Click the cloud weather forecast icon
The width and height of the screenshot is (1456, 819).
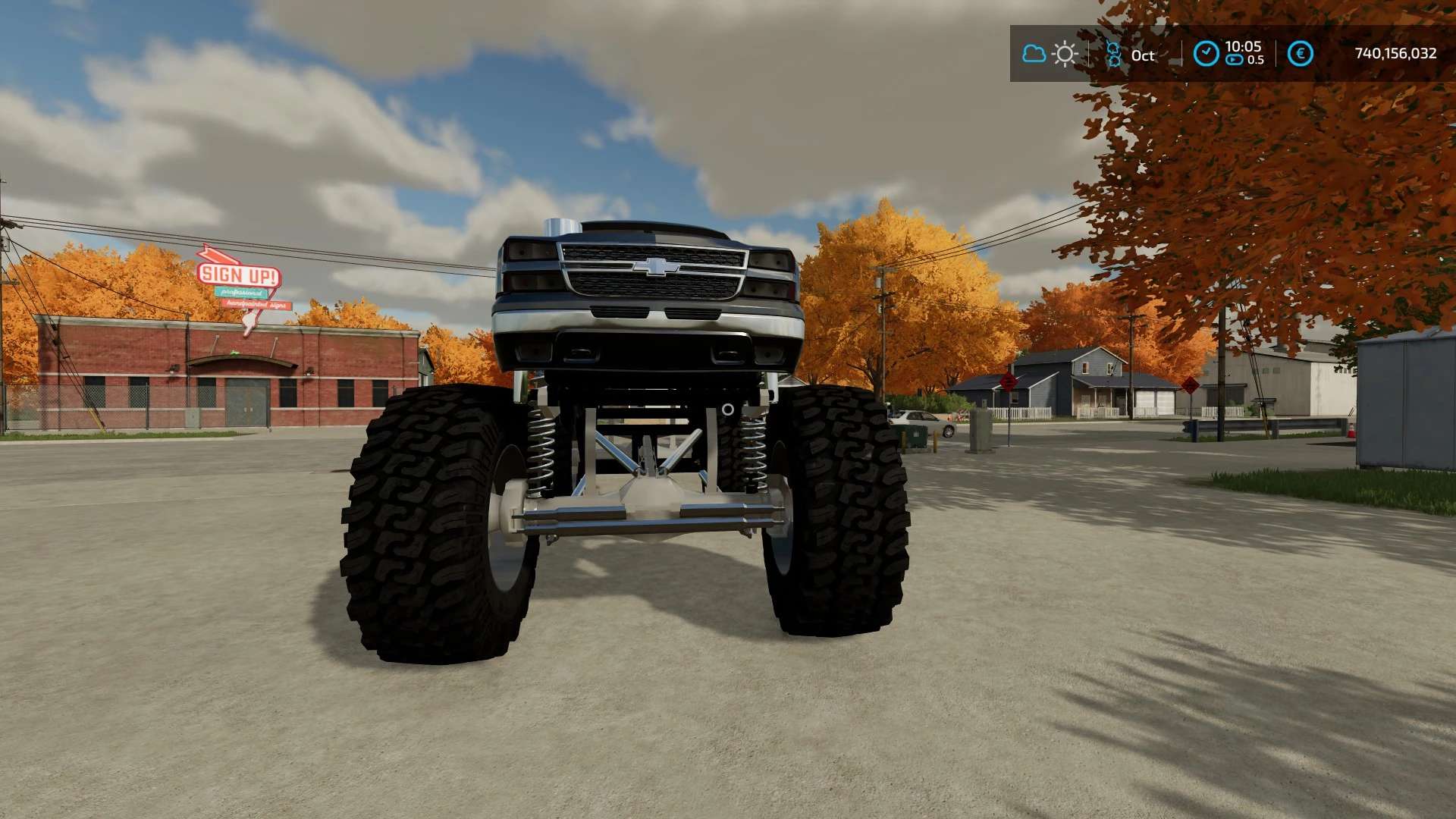click(x=1034, y=54)
